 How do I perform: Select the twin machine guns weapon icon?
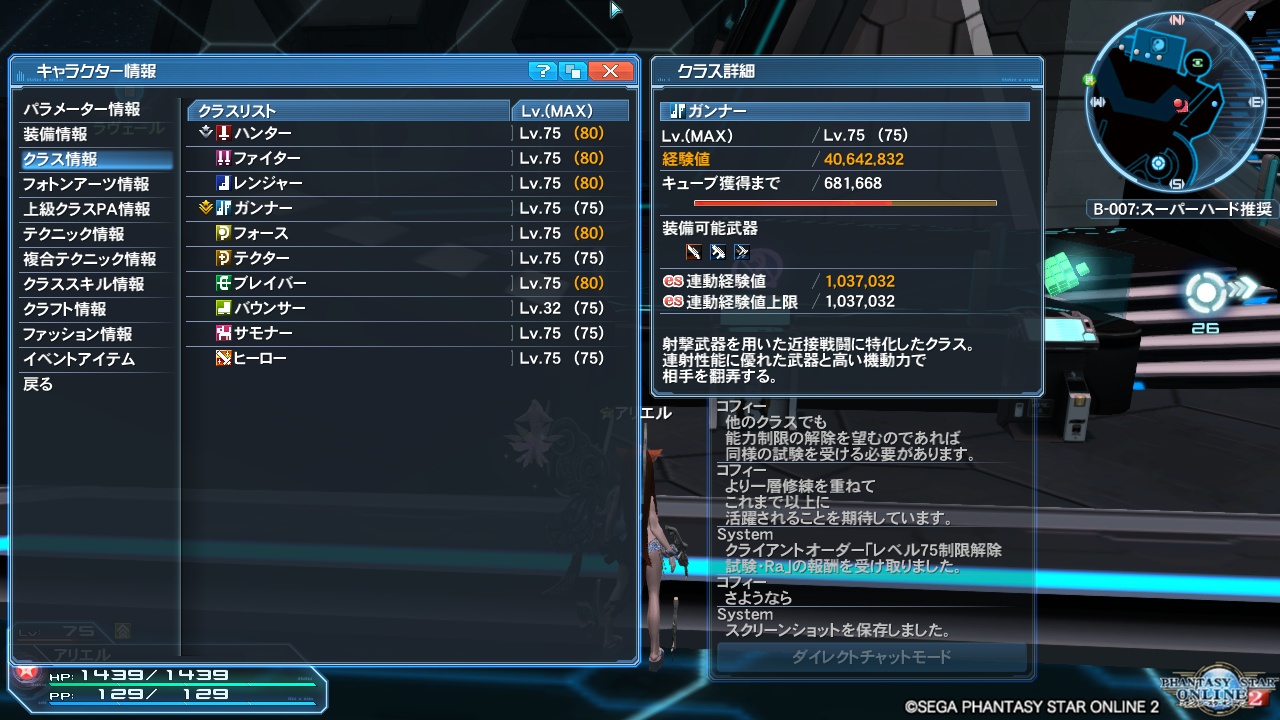743,252
